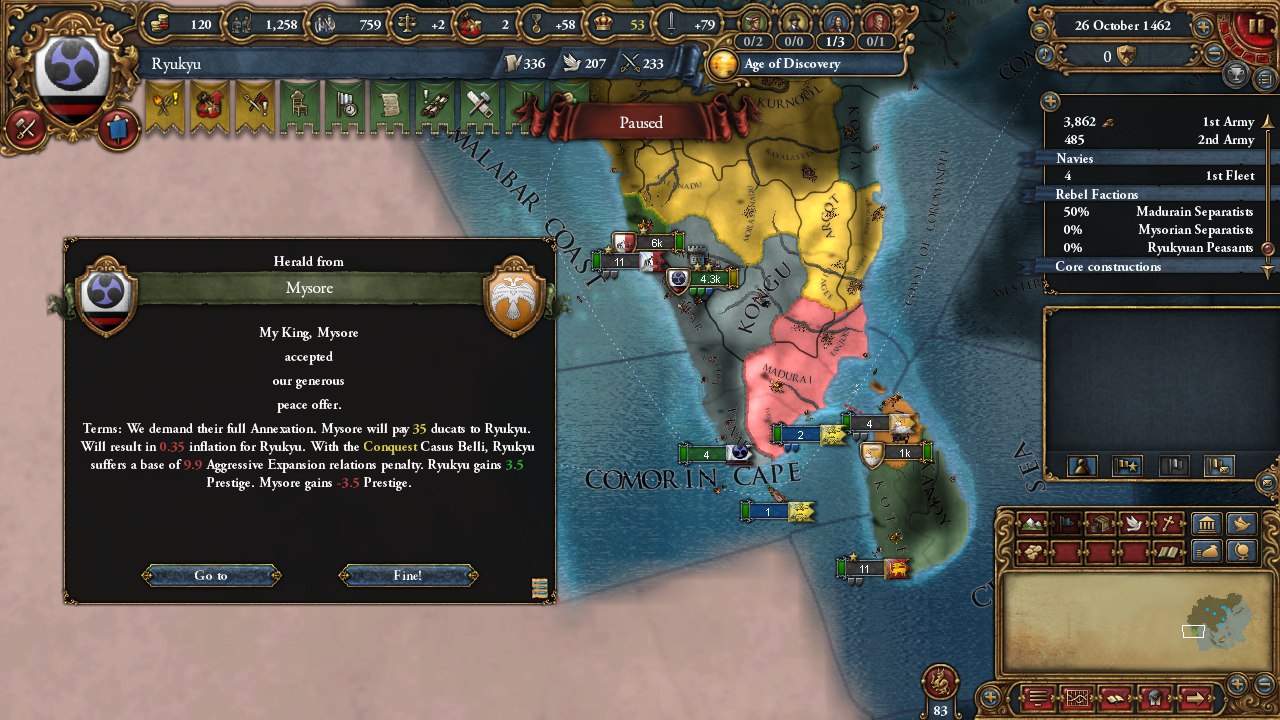Increase game speed with plus button

coord(1203,27)
